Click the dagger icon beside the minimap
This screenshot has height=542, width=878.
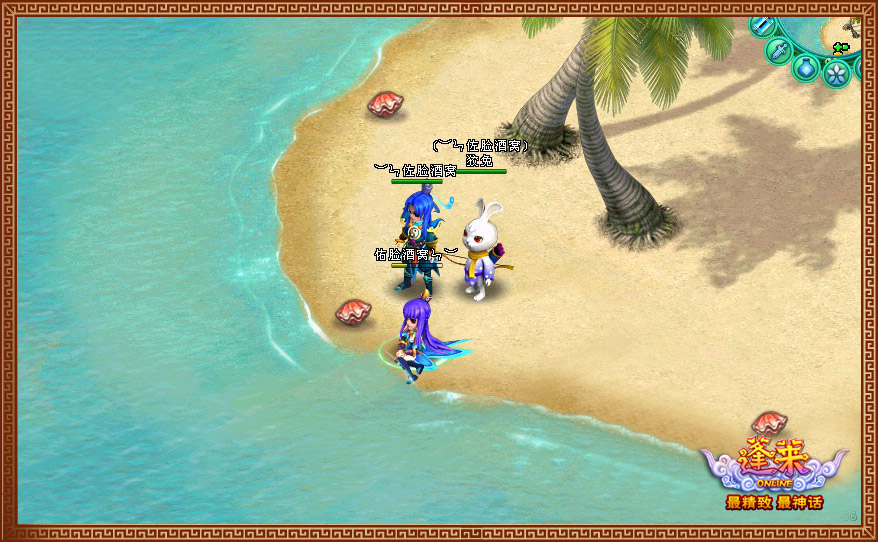778,49
